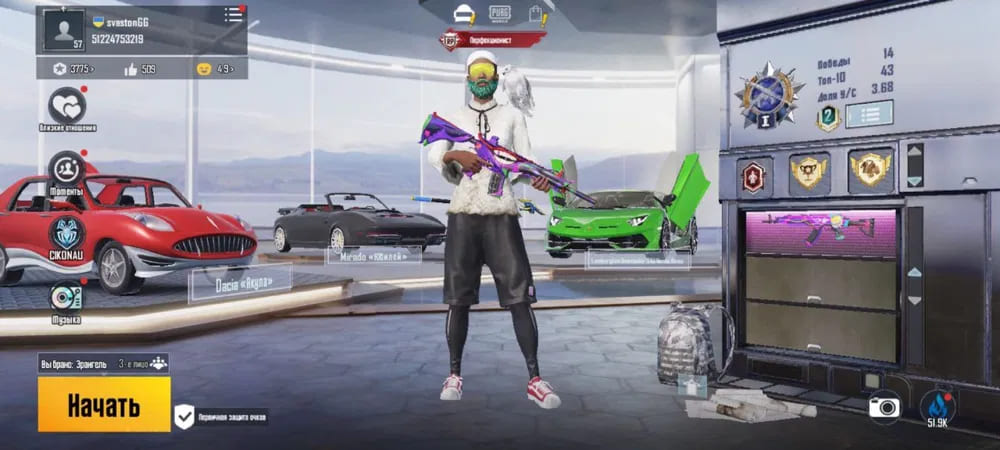1000x450 pixels.
Task: Open the Перфекционист title badge
Action: pos(493,40)
